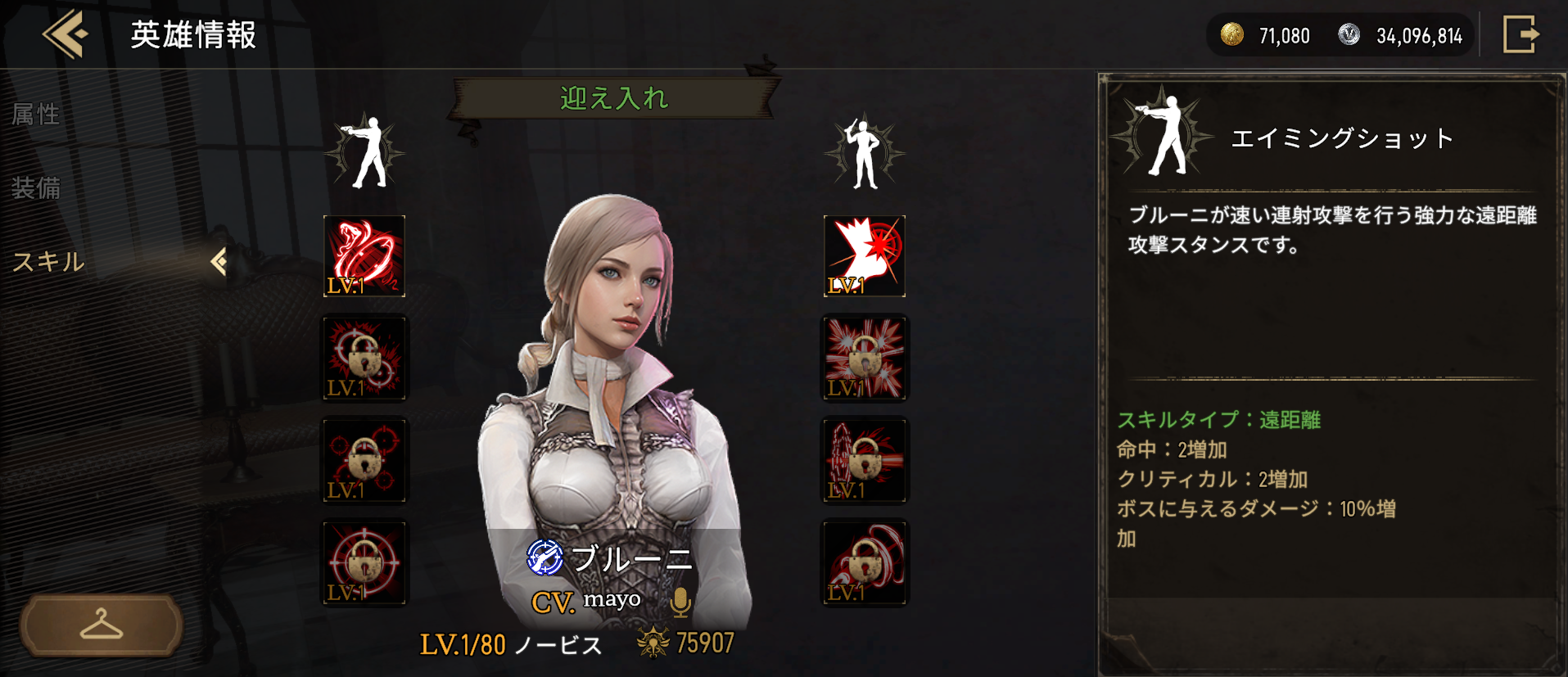Select the エイミングショット ranged gun stance icon
Viewport: 1568px width, 677px height.
coord(367,151)
